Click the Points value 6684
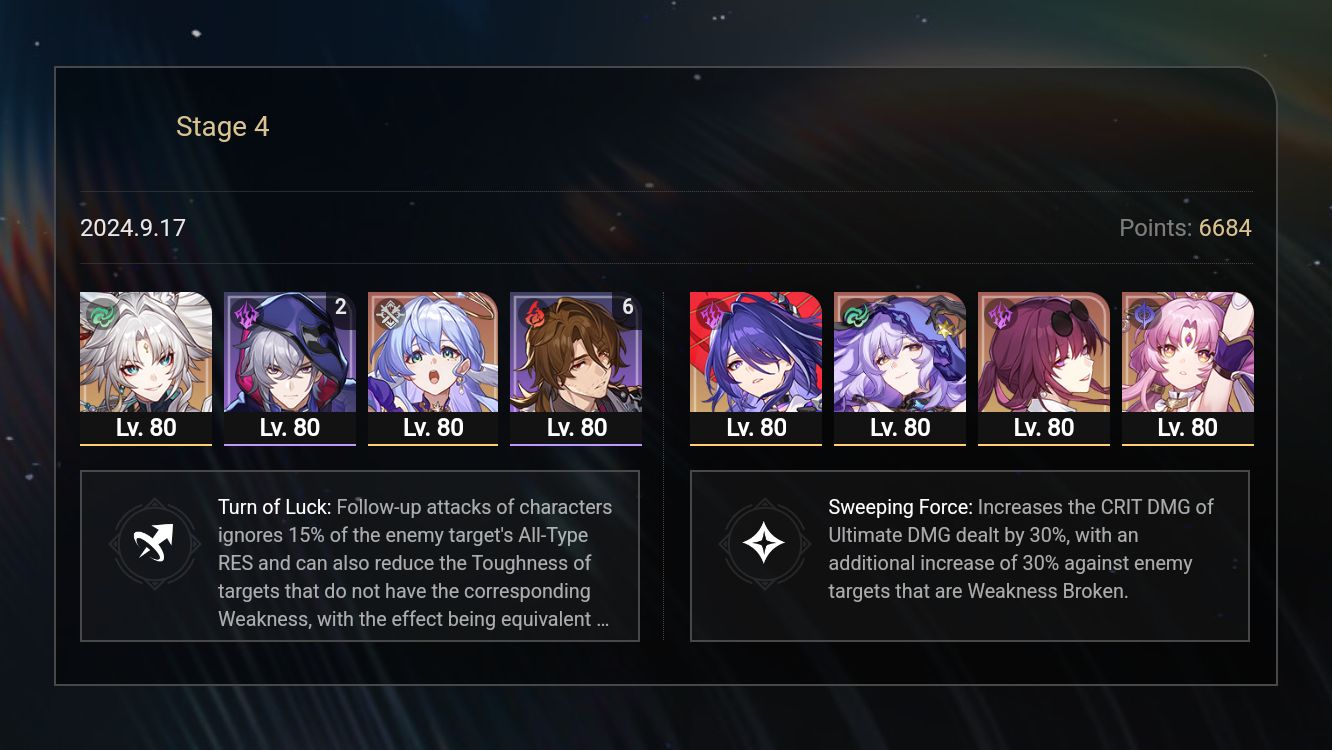Screen dimensions: 1332x750 [x=1224, y=228]
